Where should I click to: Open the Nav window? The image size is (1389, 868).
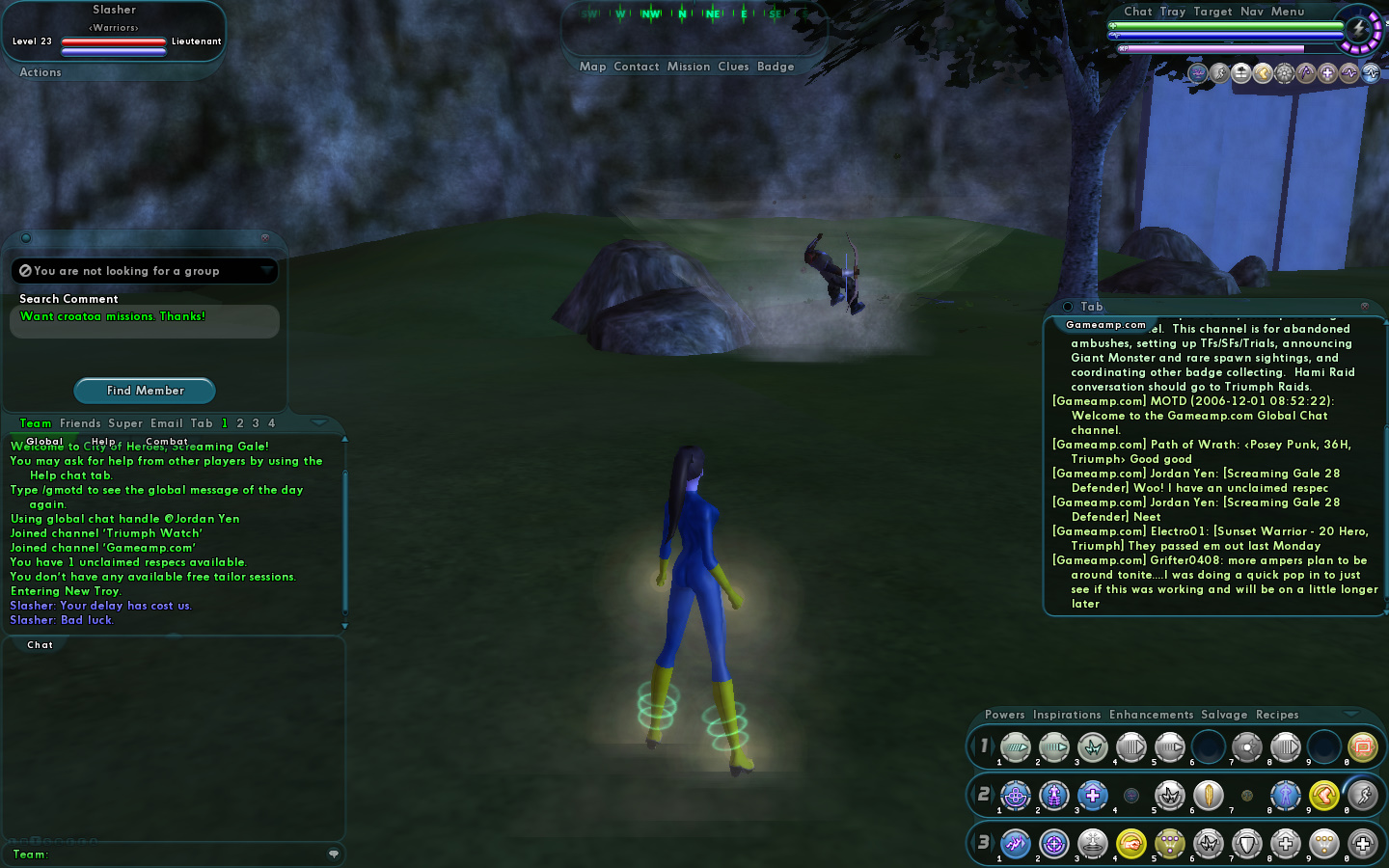coord(1251,12)
